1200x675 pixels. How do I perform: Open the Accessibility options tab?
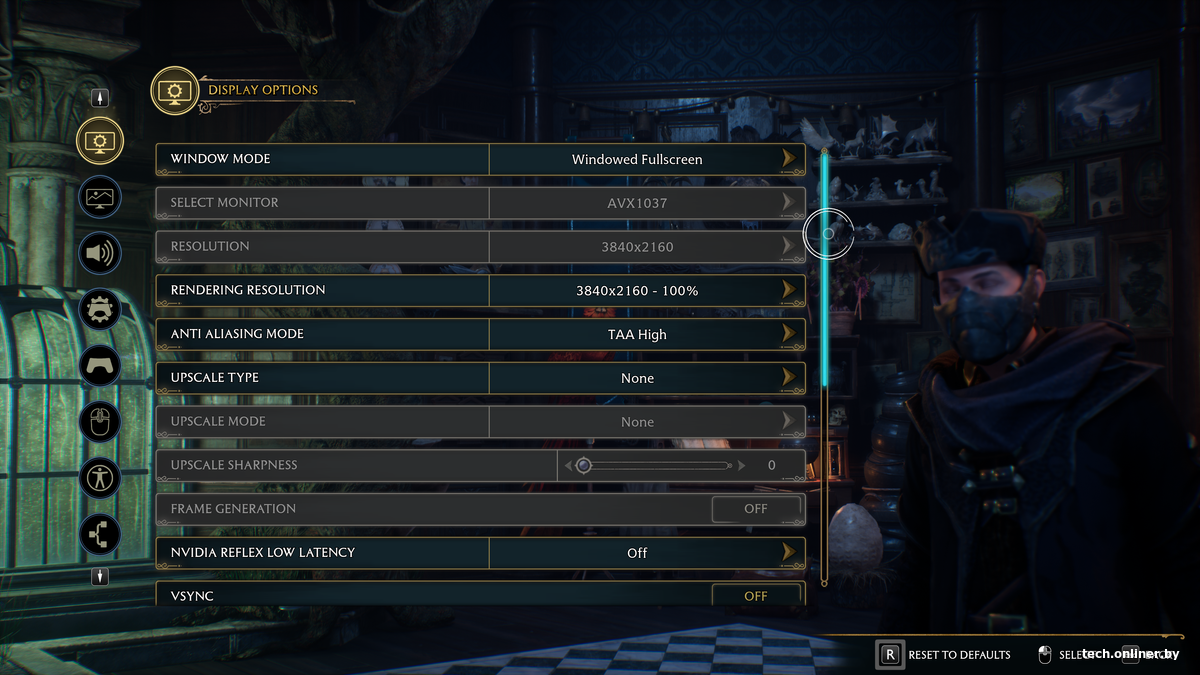(x=100, y=478)
